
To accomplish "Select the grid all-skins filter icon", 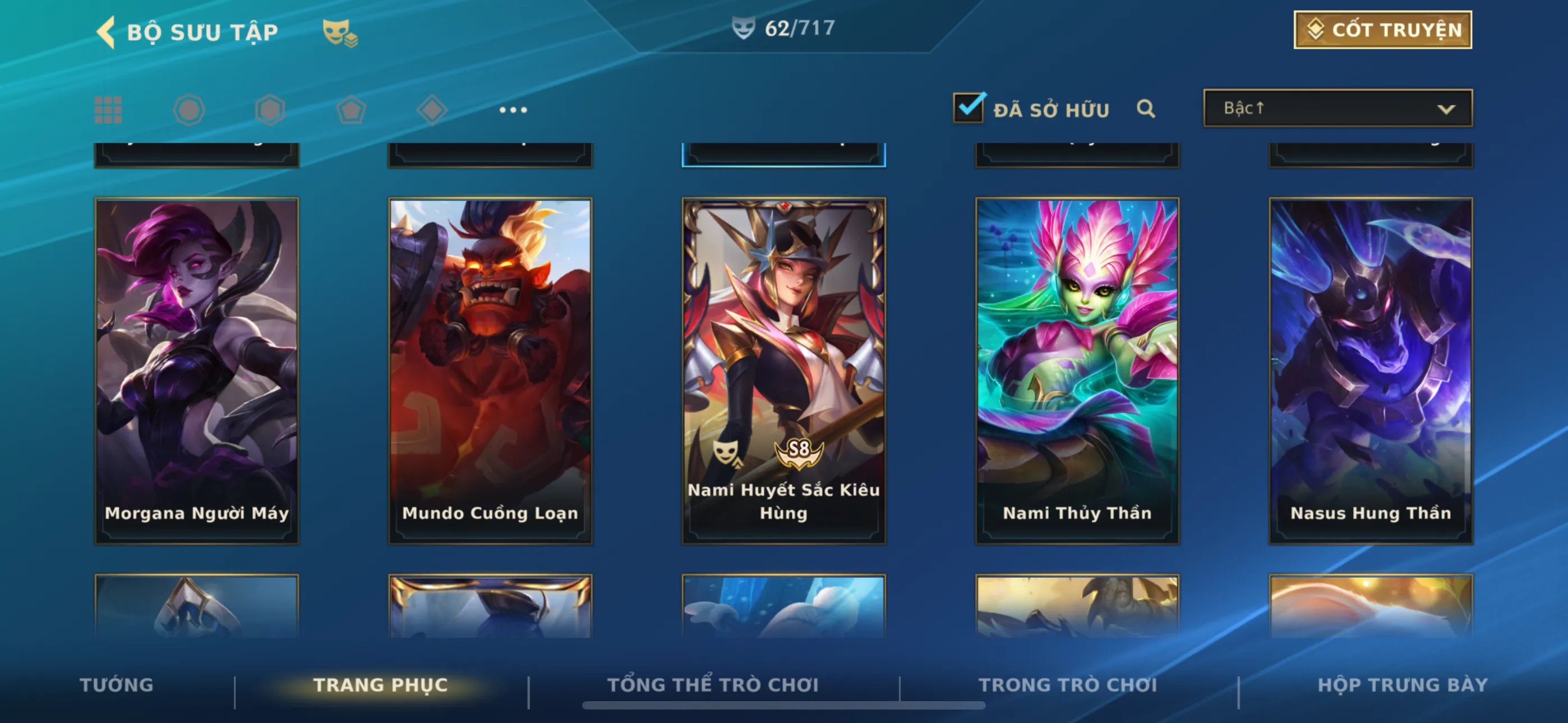I will 108,110.
